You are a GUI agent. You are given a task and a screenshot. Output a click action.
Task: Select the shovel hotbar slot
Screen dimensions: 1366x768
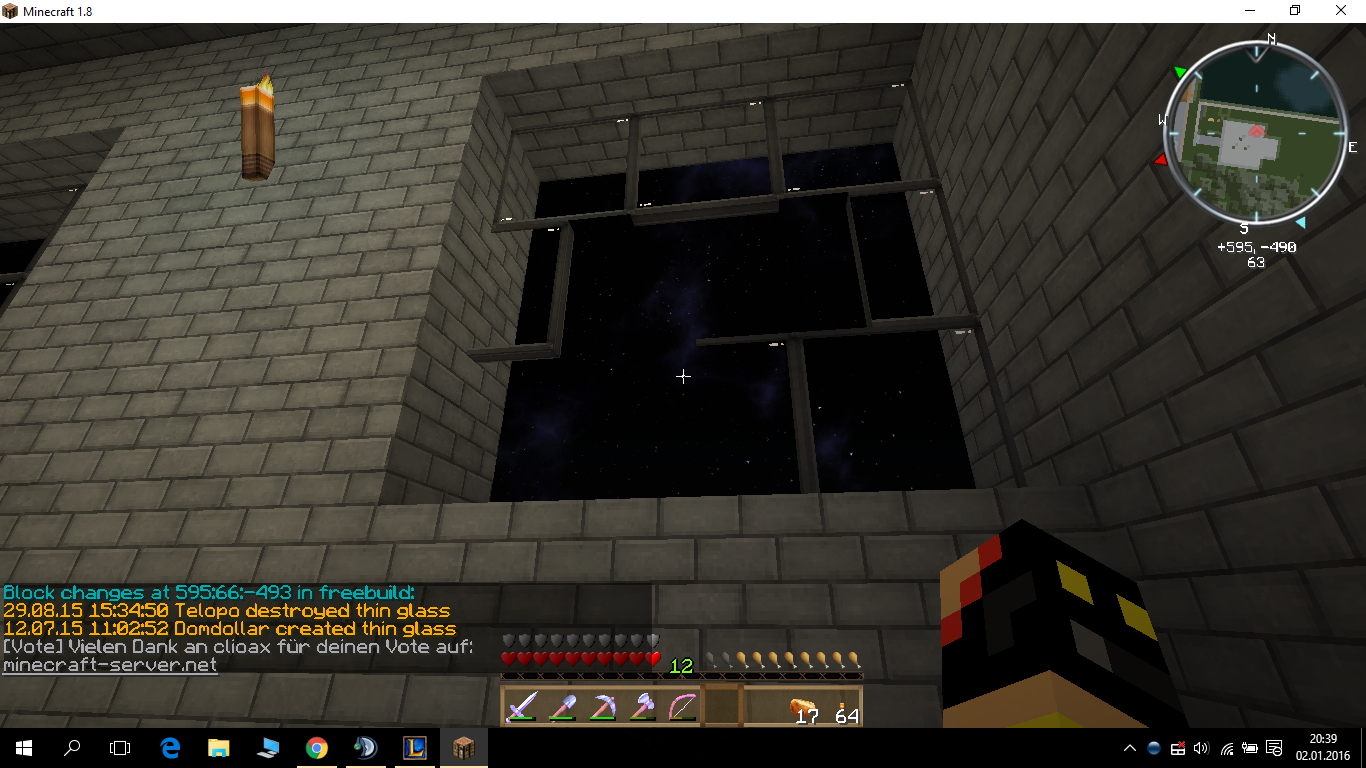562,706
